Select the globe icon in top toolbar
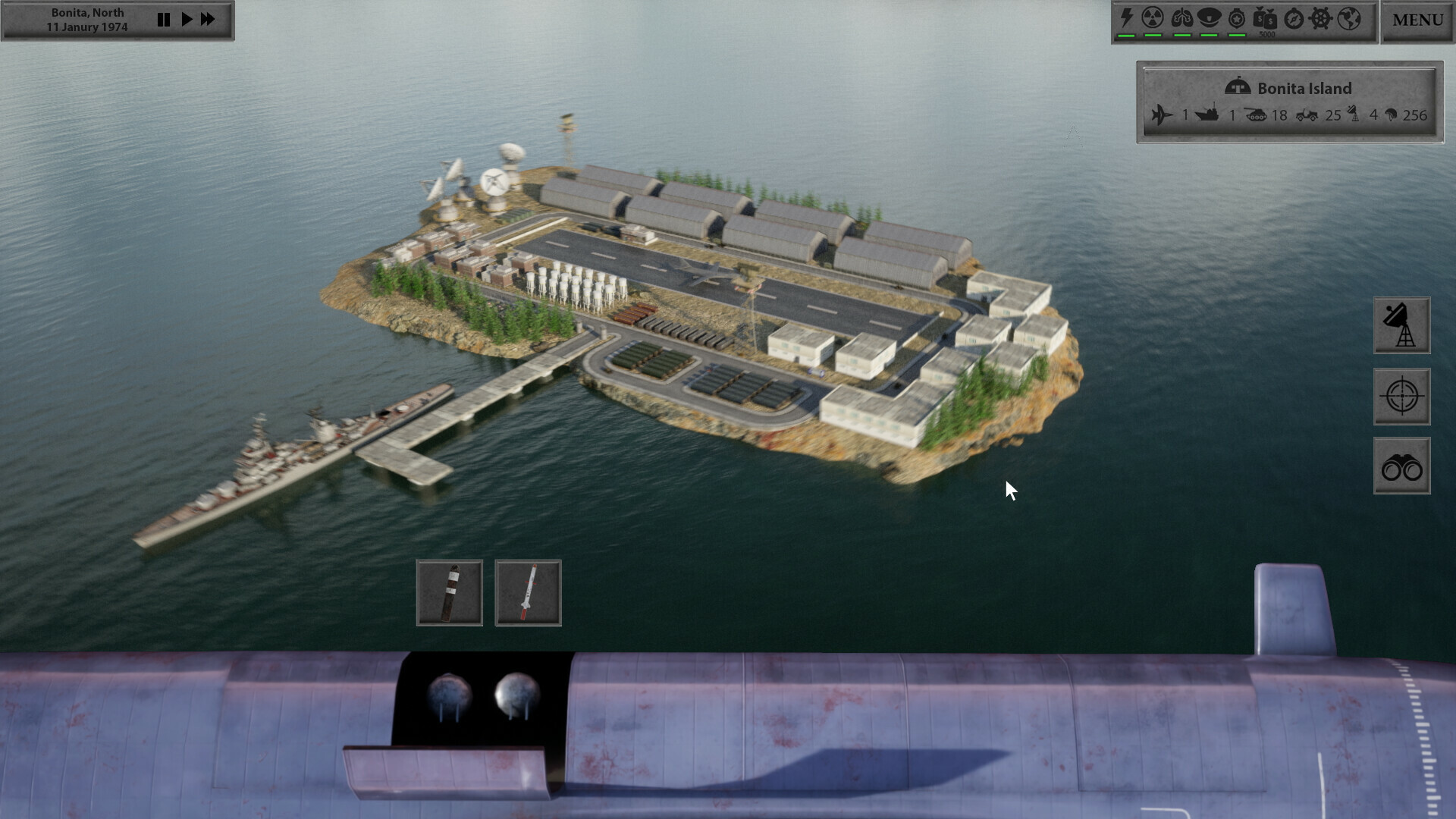Screen dimensions: 1456x819 pyautogui.click(x=1348, y=18)
